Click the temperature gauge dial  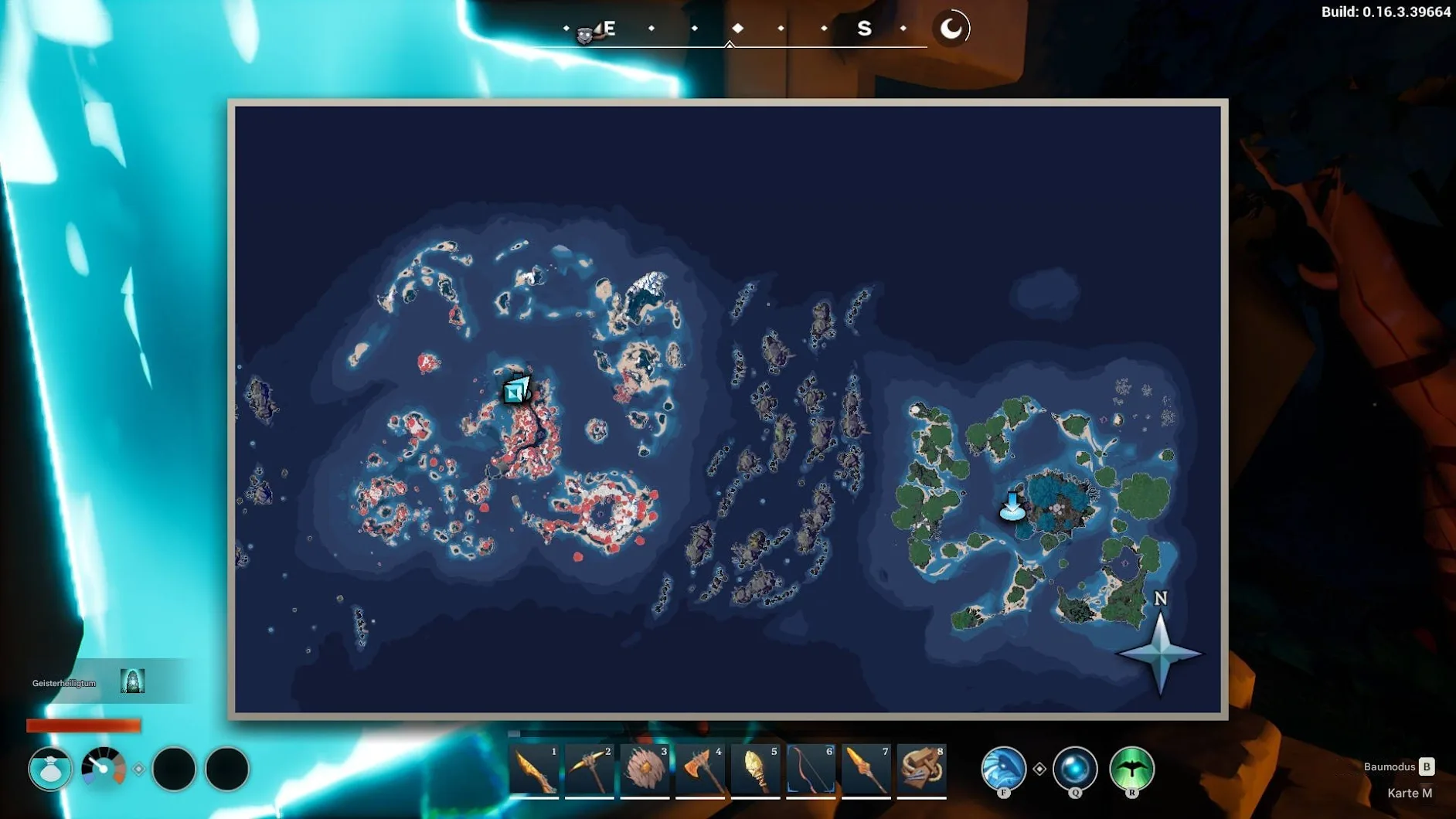click(x=104, y=768)
